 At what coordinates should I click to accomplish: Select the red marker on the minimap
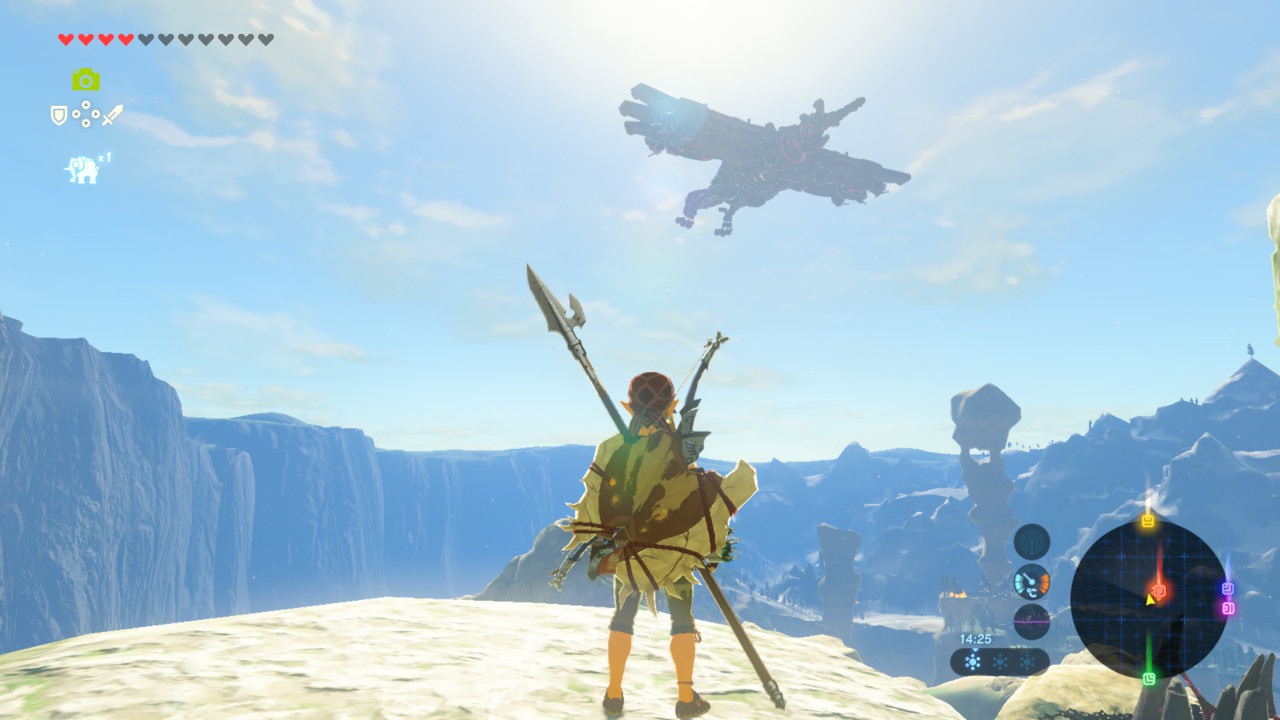tap(1159, 591)
